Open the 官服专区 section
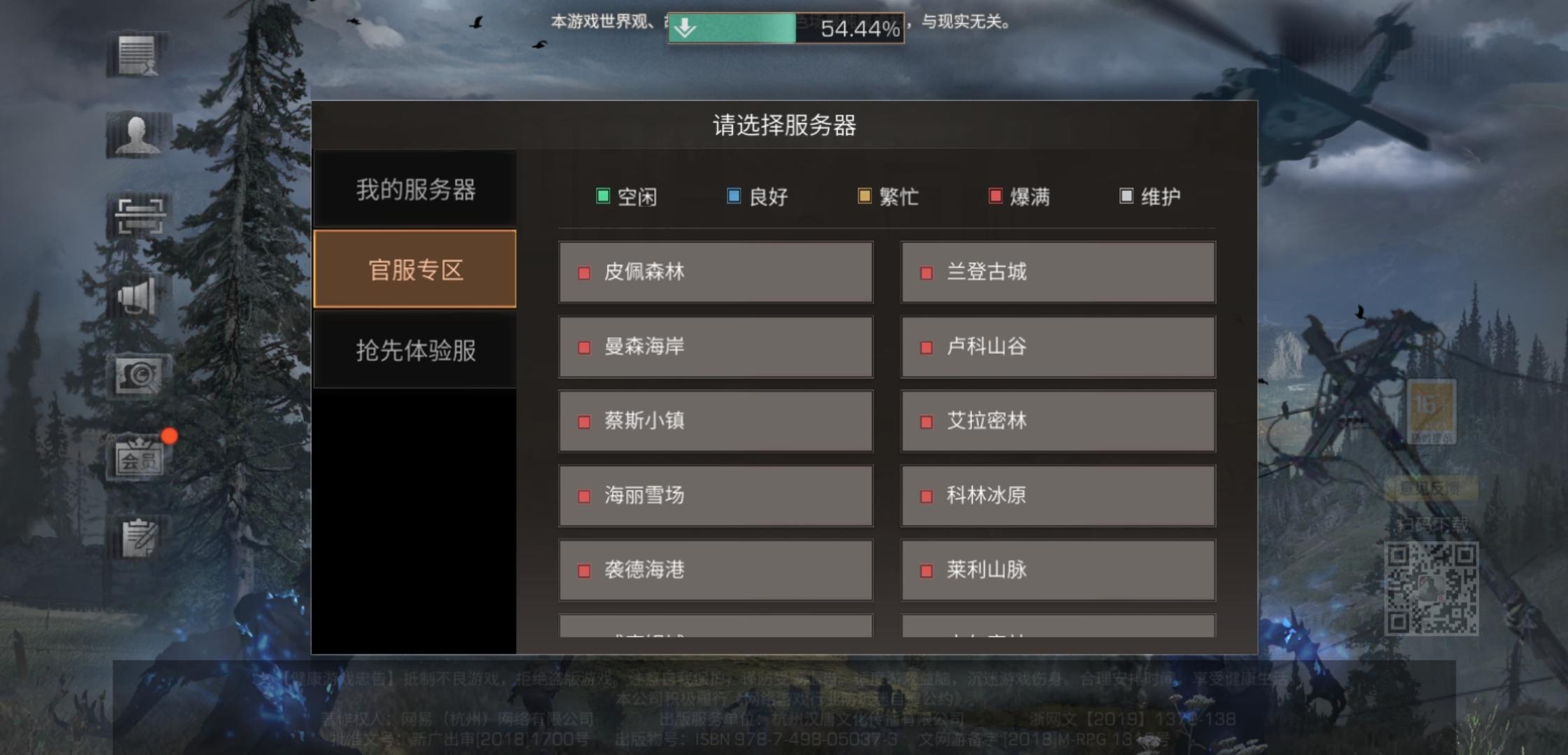The height and width of the screenshot is (755, 1568). pos(416,271)
